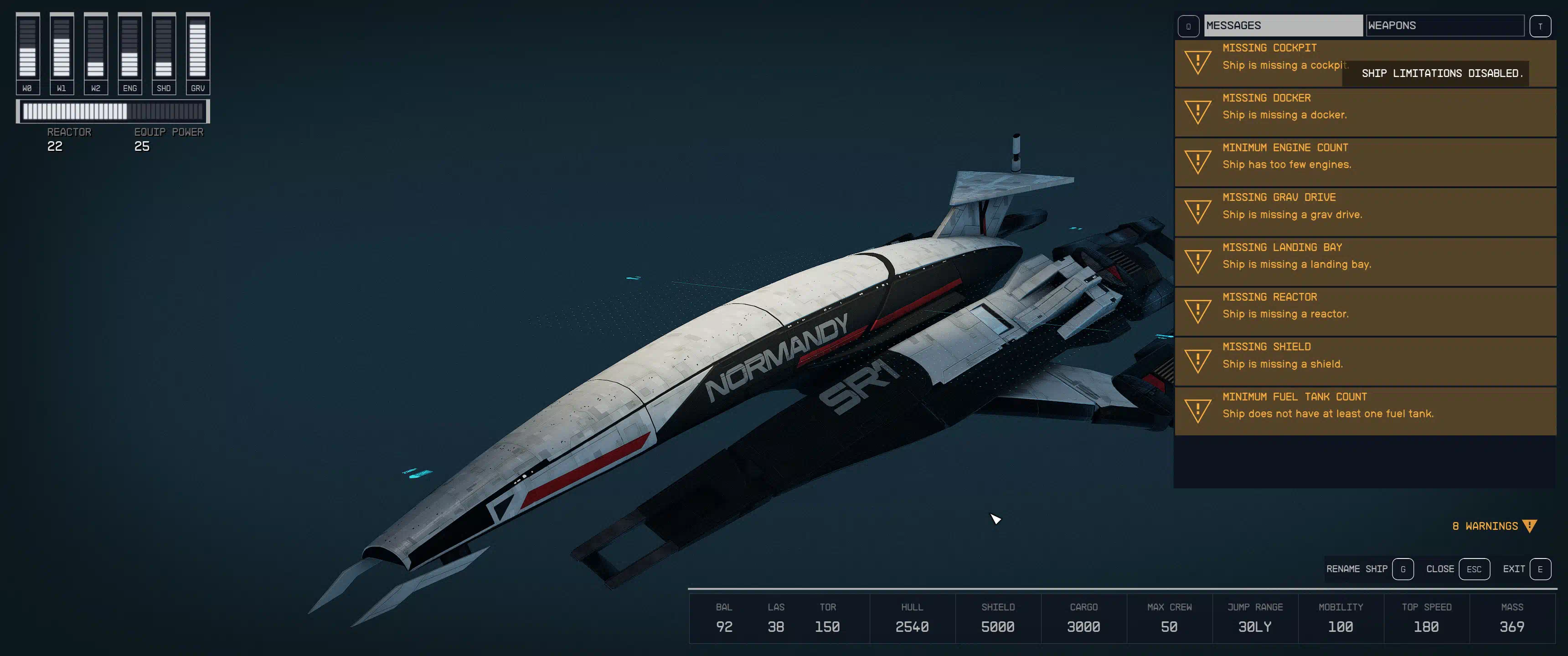The image size is (1568, 656).
Task: Switch to the Messages tab
Action: click(1283, 26)
